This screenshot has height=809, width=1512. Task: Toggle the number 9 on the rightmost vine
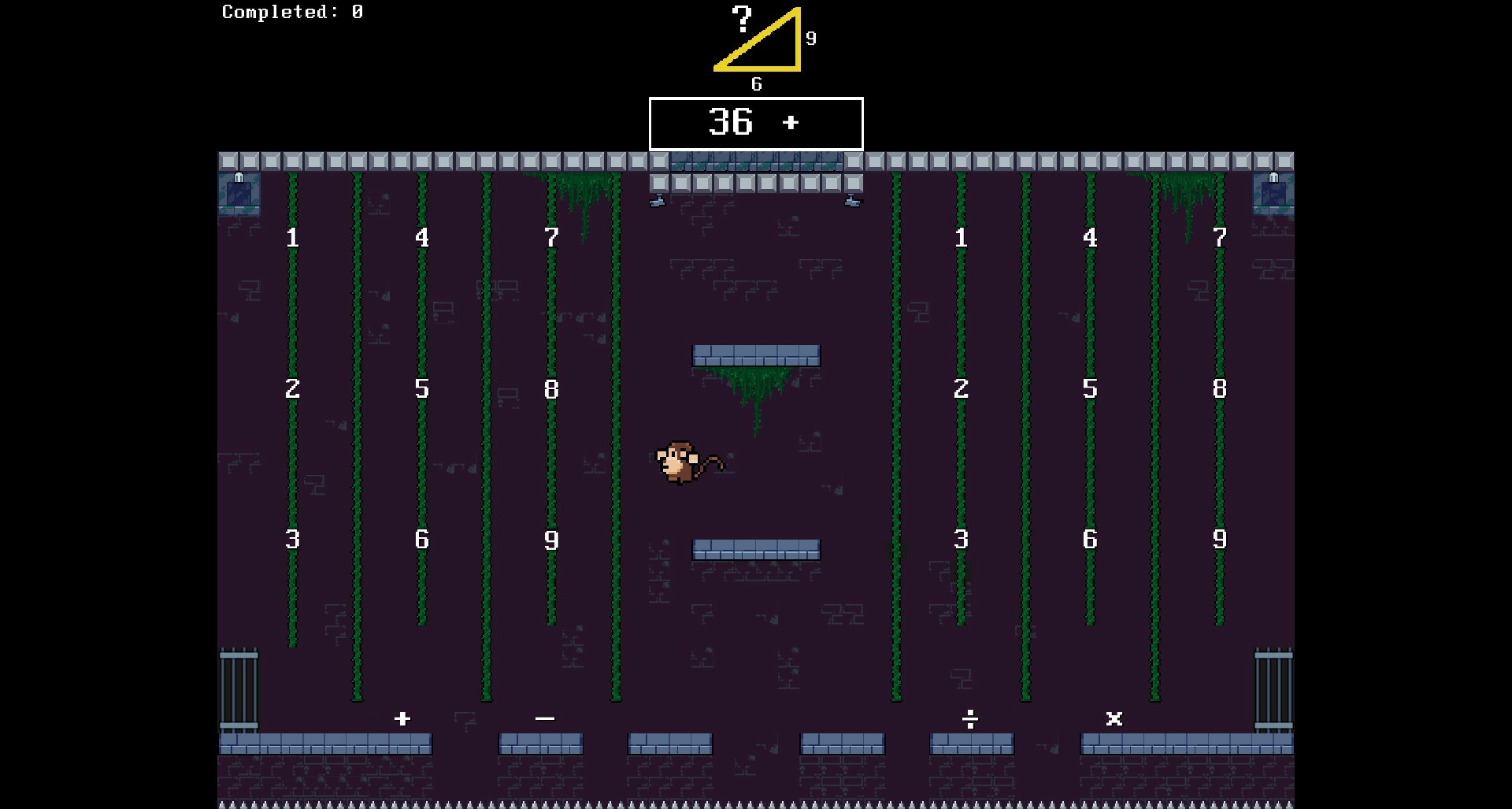click(1219, 540)
